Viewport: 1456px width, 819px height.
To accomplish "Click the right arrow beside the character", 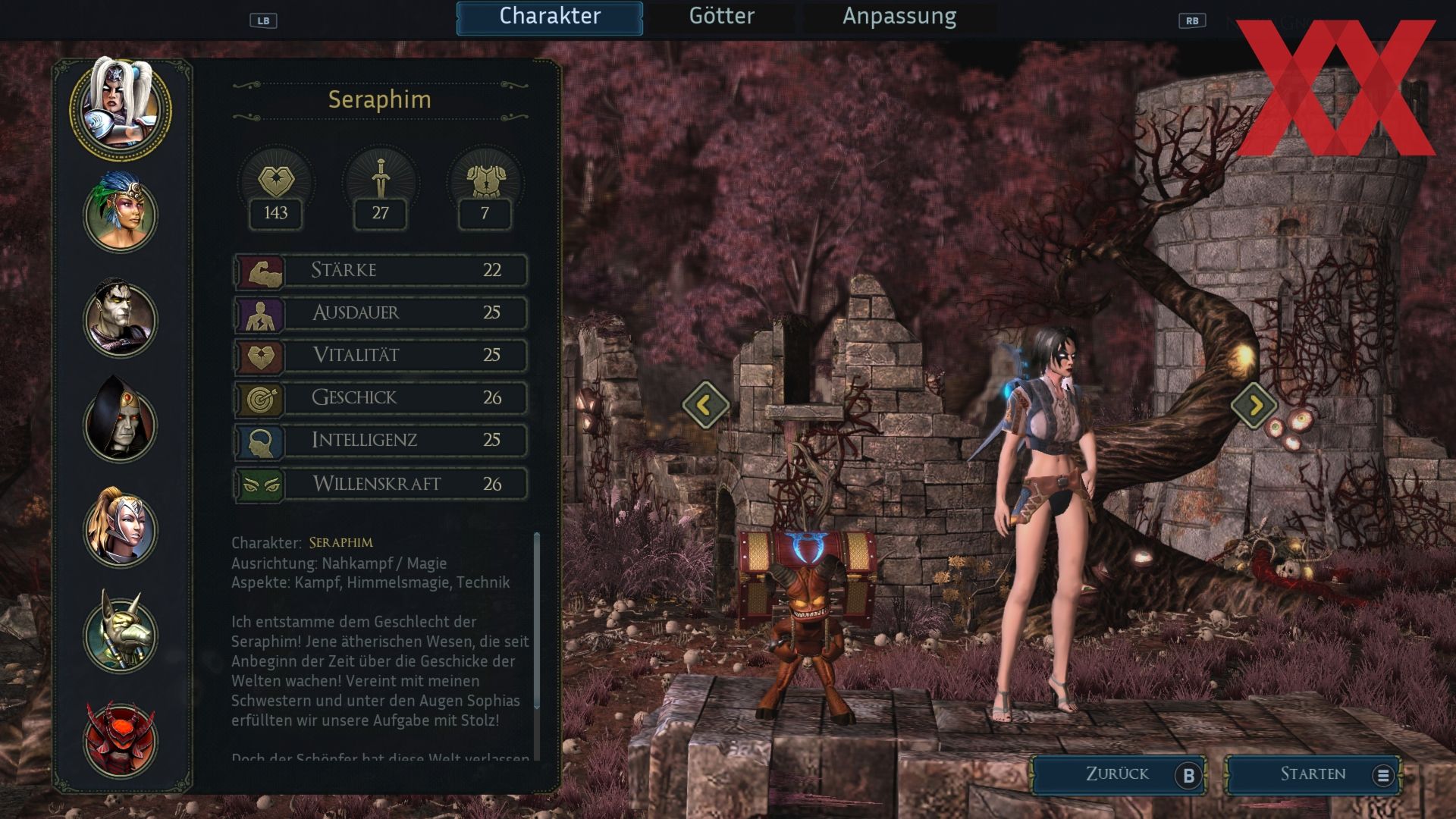I will point(1254,405).
